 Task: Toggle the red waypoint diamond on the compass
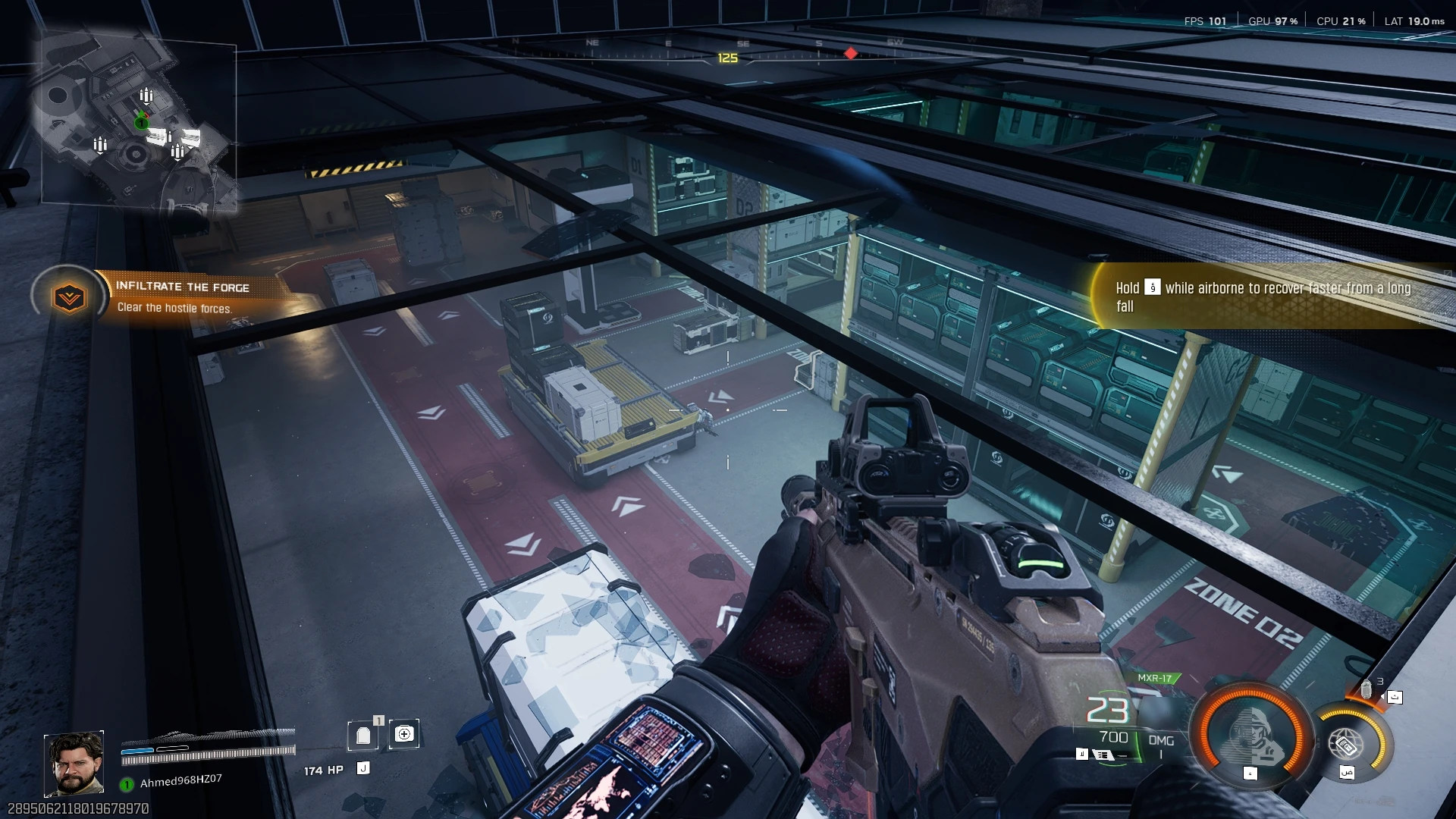click(x=851, y=53)
